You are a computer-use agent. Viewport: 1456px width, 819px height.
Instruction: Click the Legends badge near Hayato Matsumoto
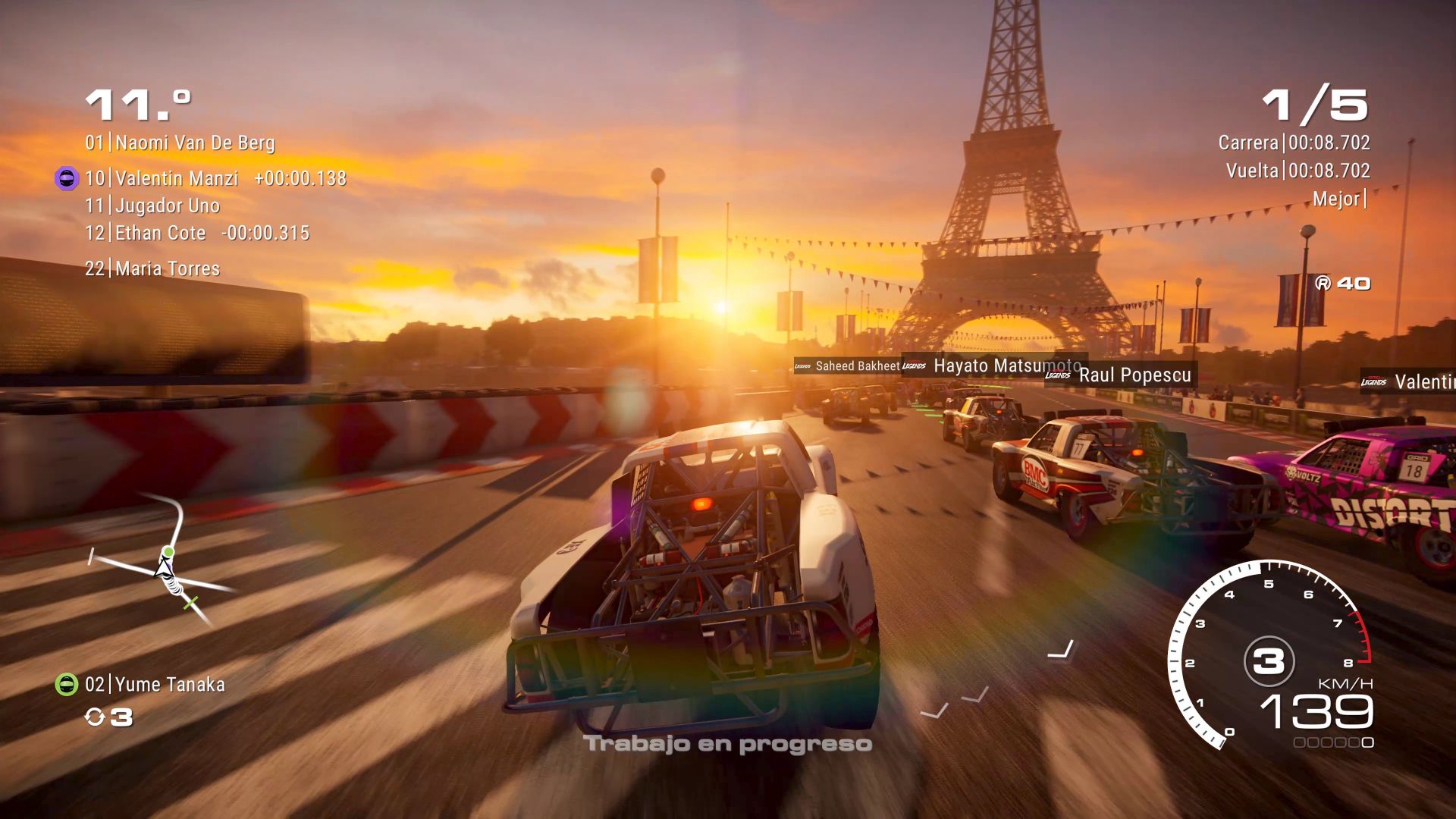click(x=912, y=366)
